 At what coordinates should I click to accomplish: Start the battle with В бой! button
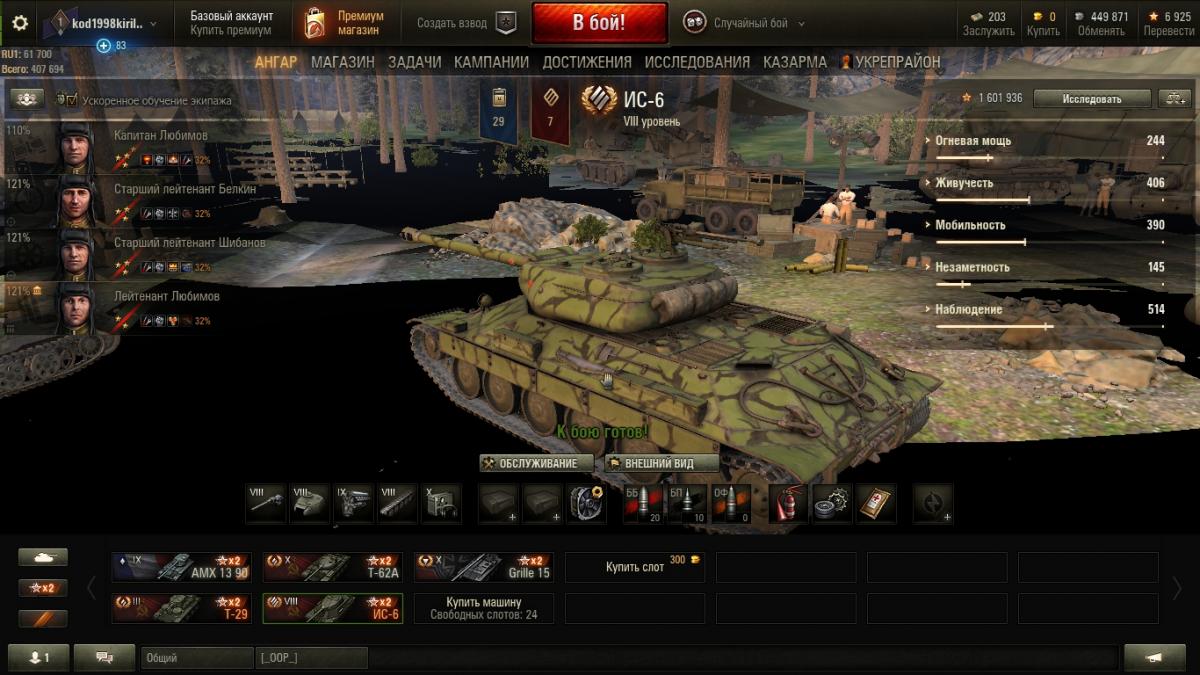(599, 23)
